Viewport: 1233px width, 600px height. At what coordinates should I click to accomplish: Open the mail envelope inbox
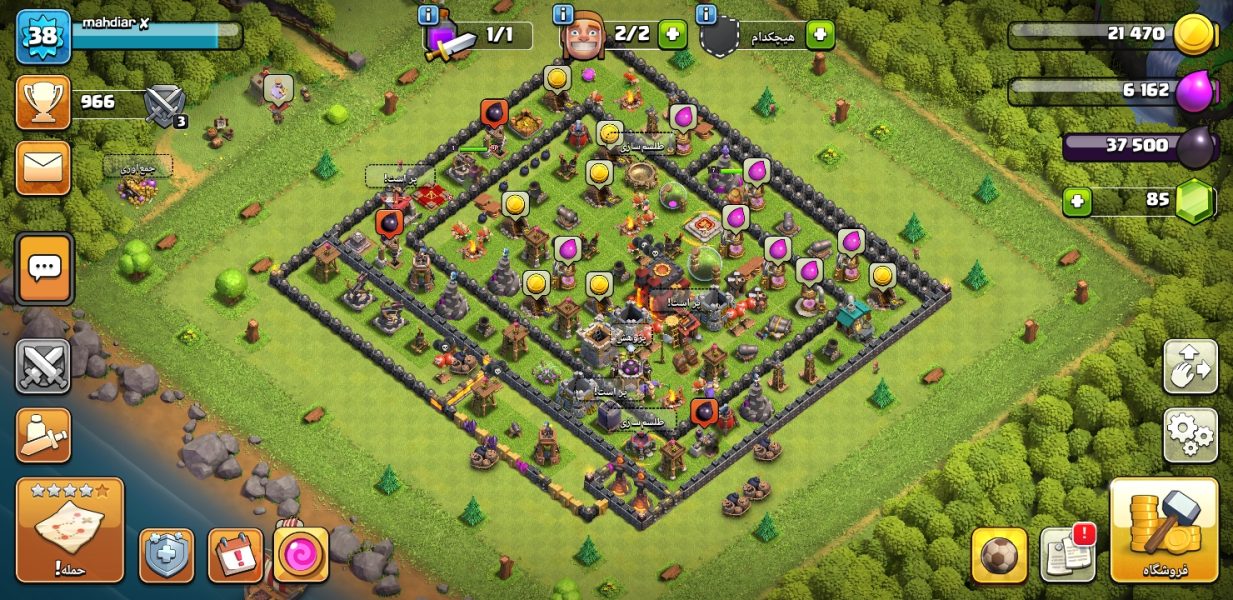[43, 167]
